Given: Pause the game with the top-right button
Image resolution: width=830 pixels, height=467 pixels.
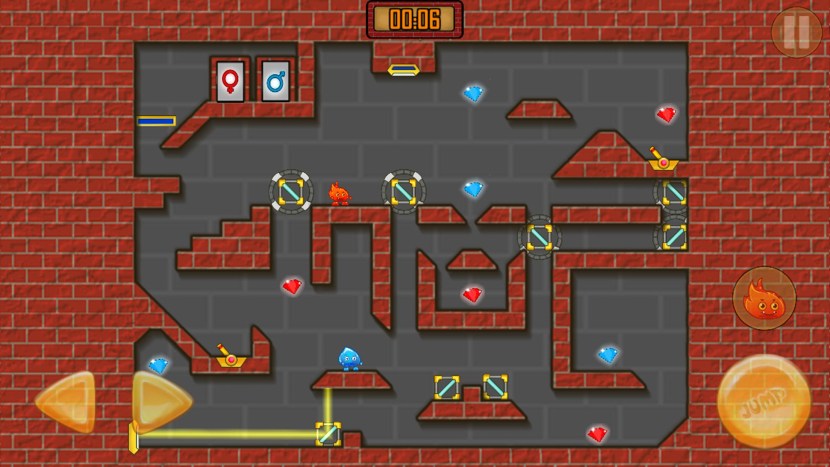Looking at the screenshot, I should coord(796,32).
